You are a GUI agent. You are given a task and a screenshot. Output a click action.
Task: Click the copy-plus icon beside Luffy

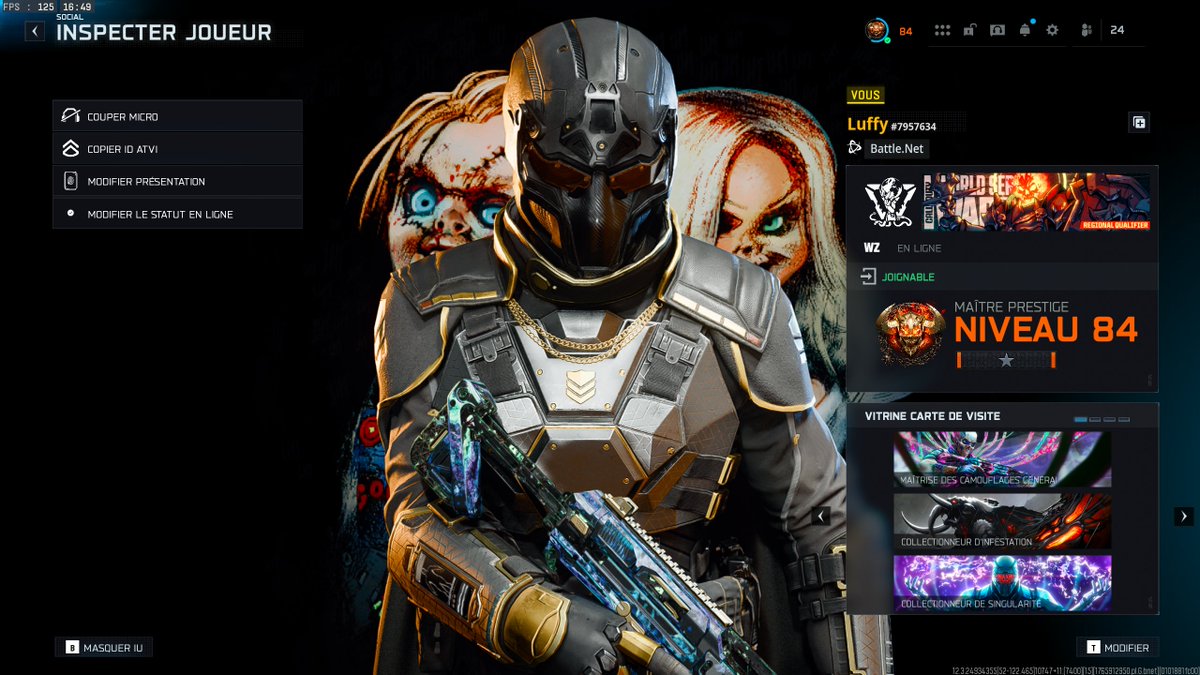(1139, 123)
